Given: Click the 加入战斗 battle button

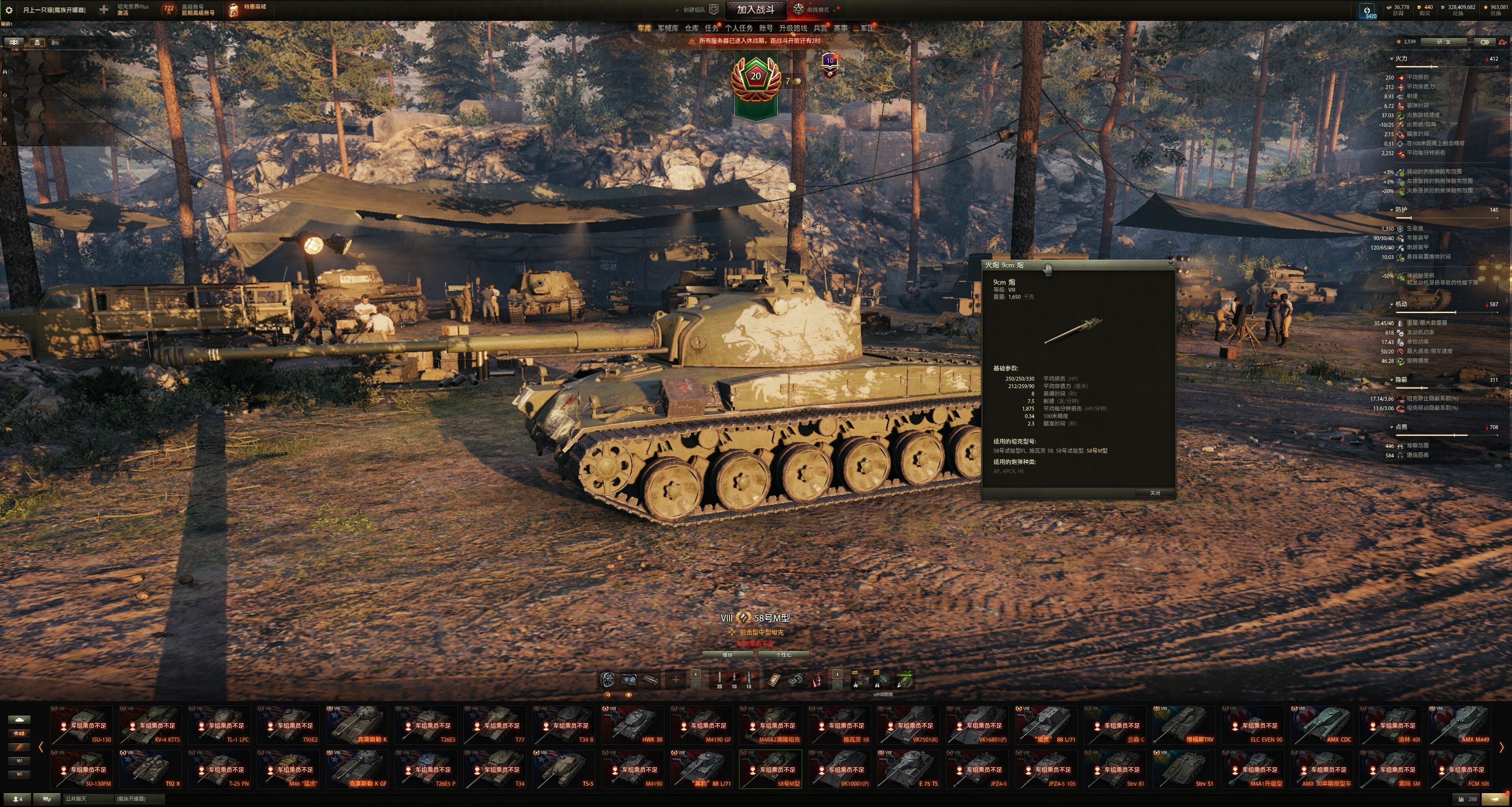Looking at the screenshot, I should tap(756, 9).
